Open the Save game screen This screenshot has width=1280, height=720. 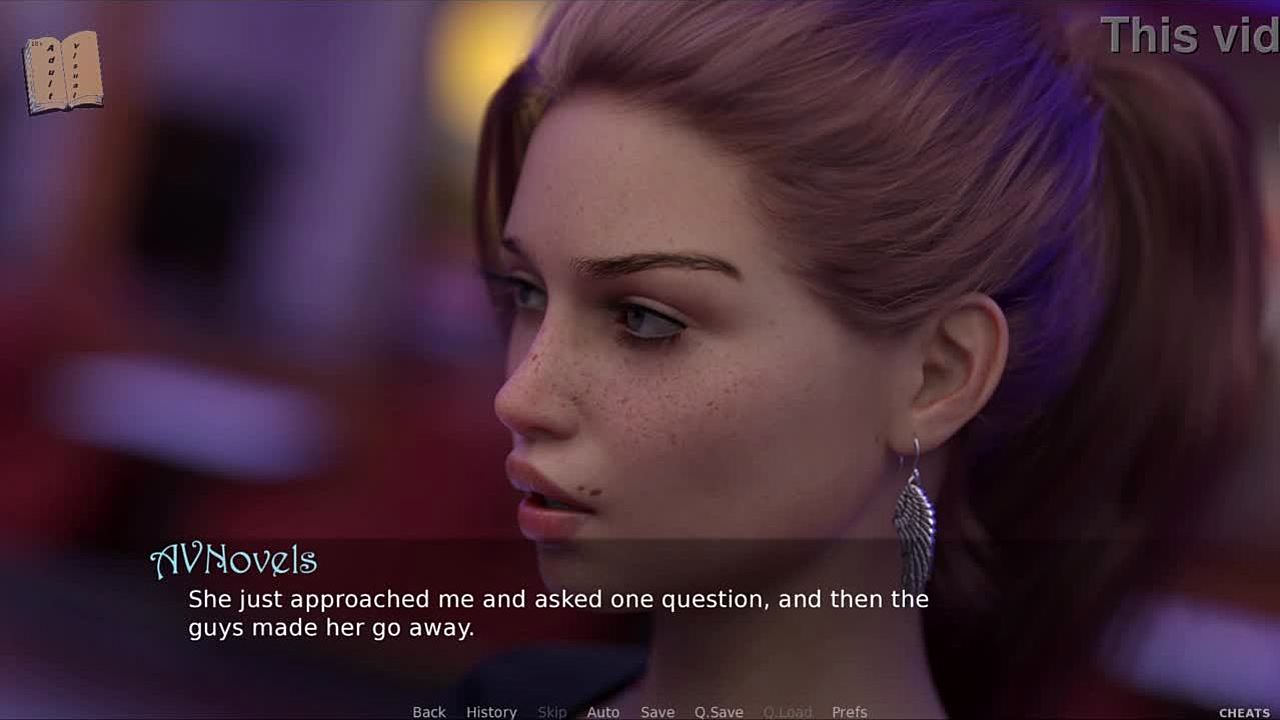(x=657, y=712)
